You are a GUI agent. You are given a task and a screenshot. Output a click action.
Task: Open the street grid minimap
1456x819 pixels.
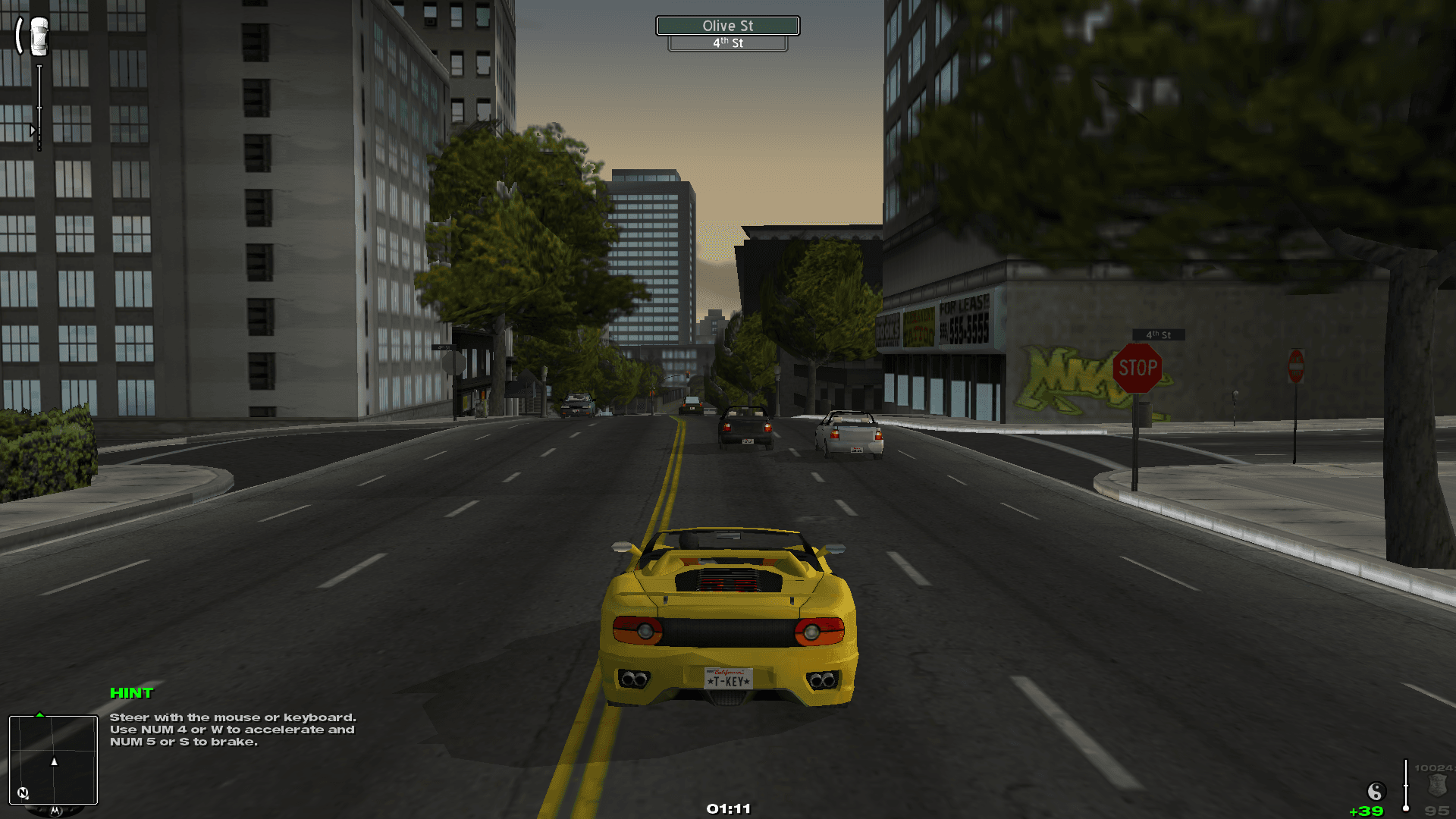click(53, 759)
